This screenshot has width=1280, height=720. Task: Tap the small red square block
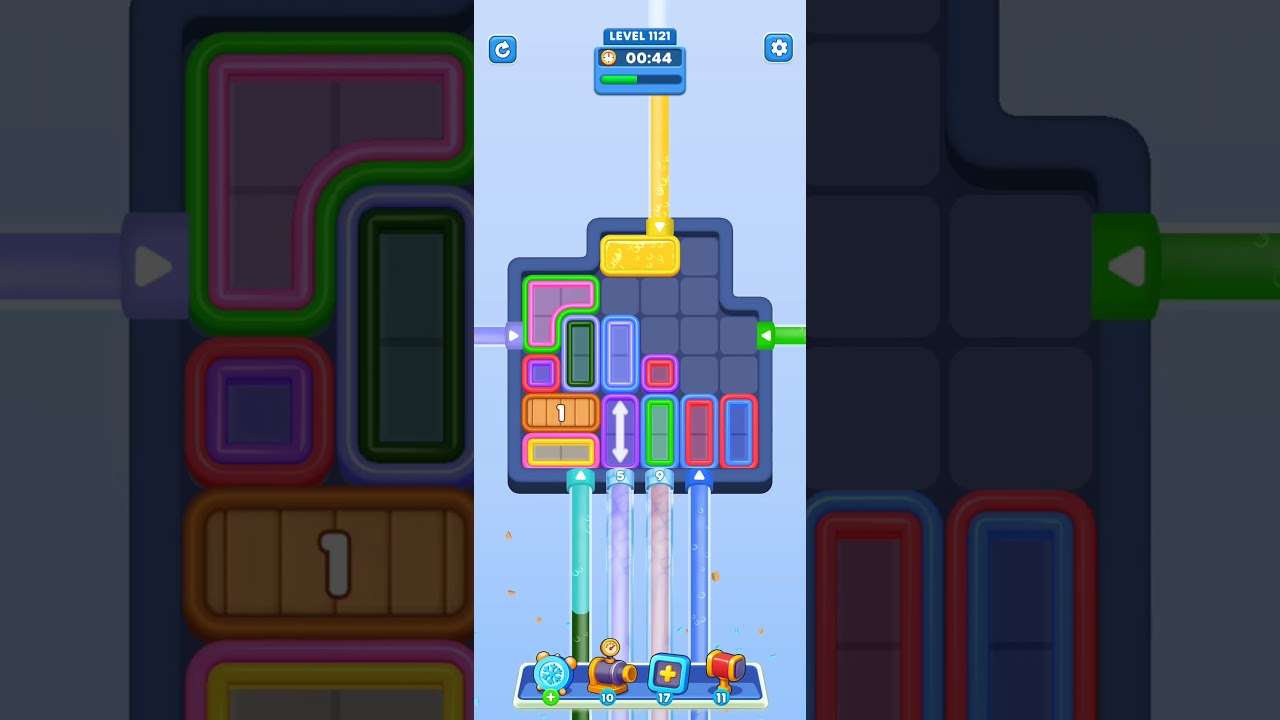(659, 371)
